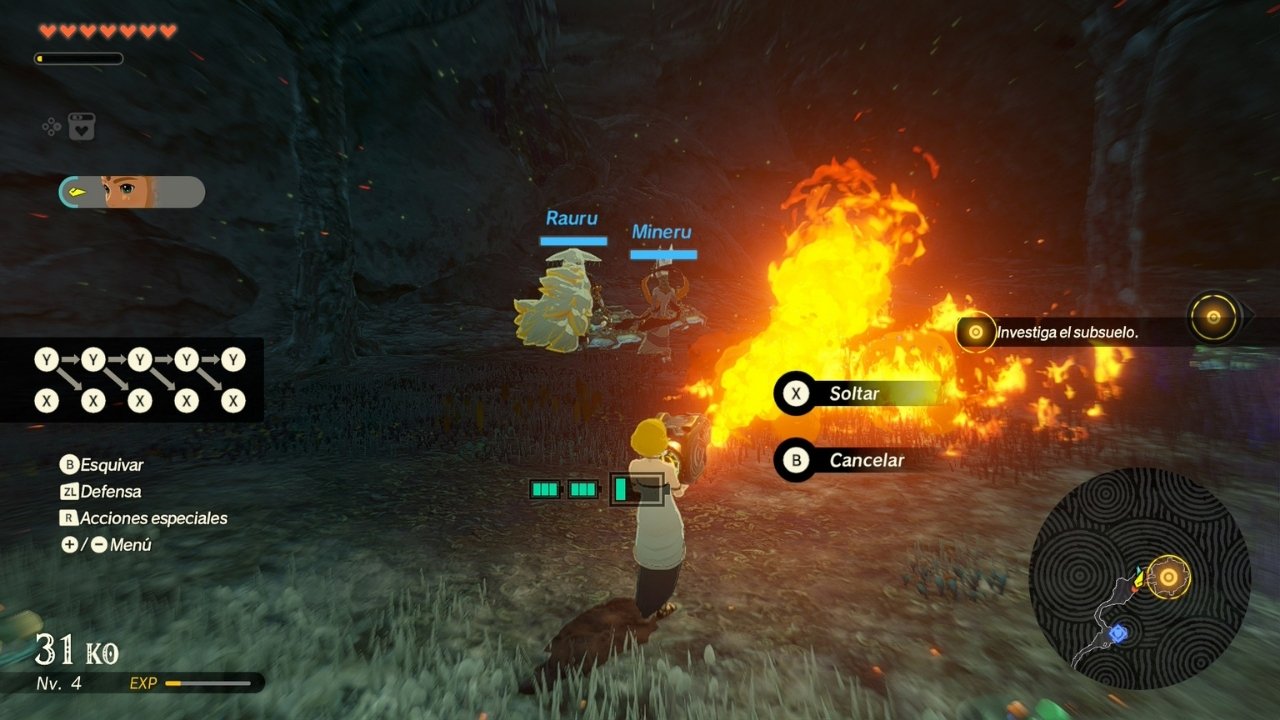The image size is (1280, 720).
Task: Click the large golden objective target icon
Action: [x=1213, y=318]
